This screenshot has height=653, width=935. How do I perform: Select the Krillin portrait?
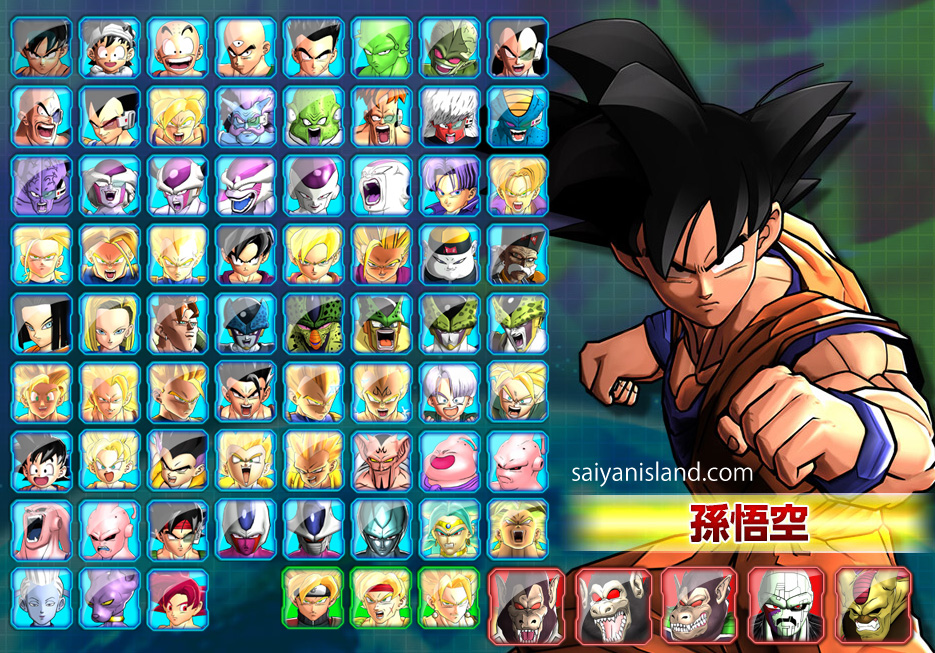click(x=178, y=48)
